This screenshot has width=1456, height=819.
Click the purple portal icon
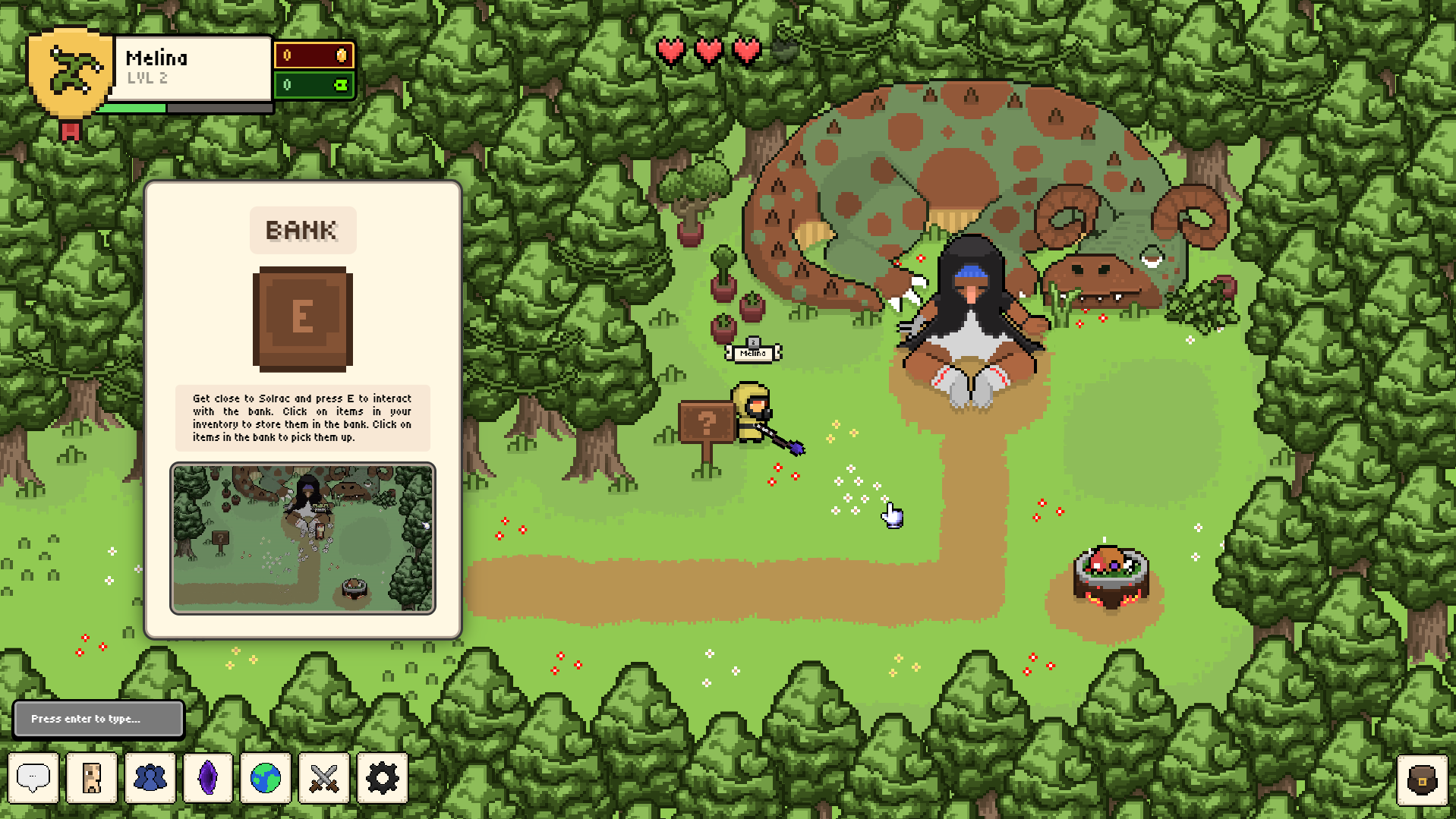pos(208,778)
